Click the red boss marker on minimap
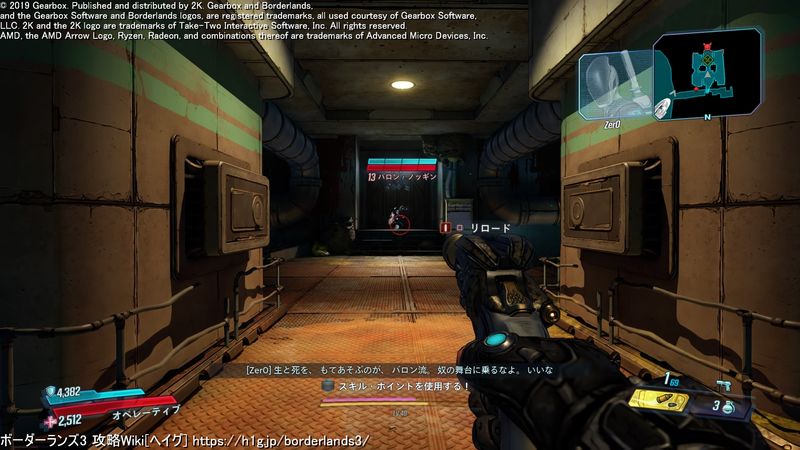 click(708, 48)
